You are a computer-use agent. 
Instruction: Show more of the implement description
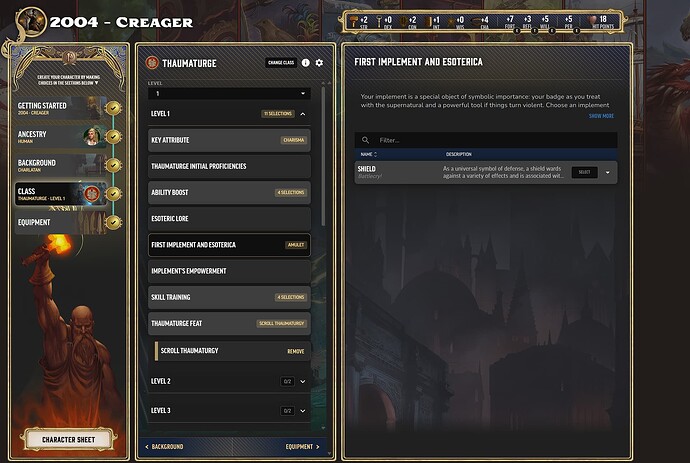(x=601, y=116)
